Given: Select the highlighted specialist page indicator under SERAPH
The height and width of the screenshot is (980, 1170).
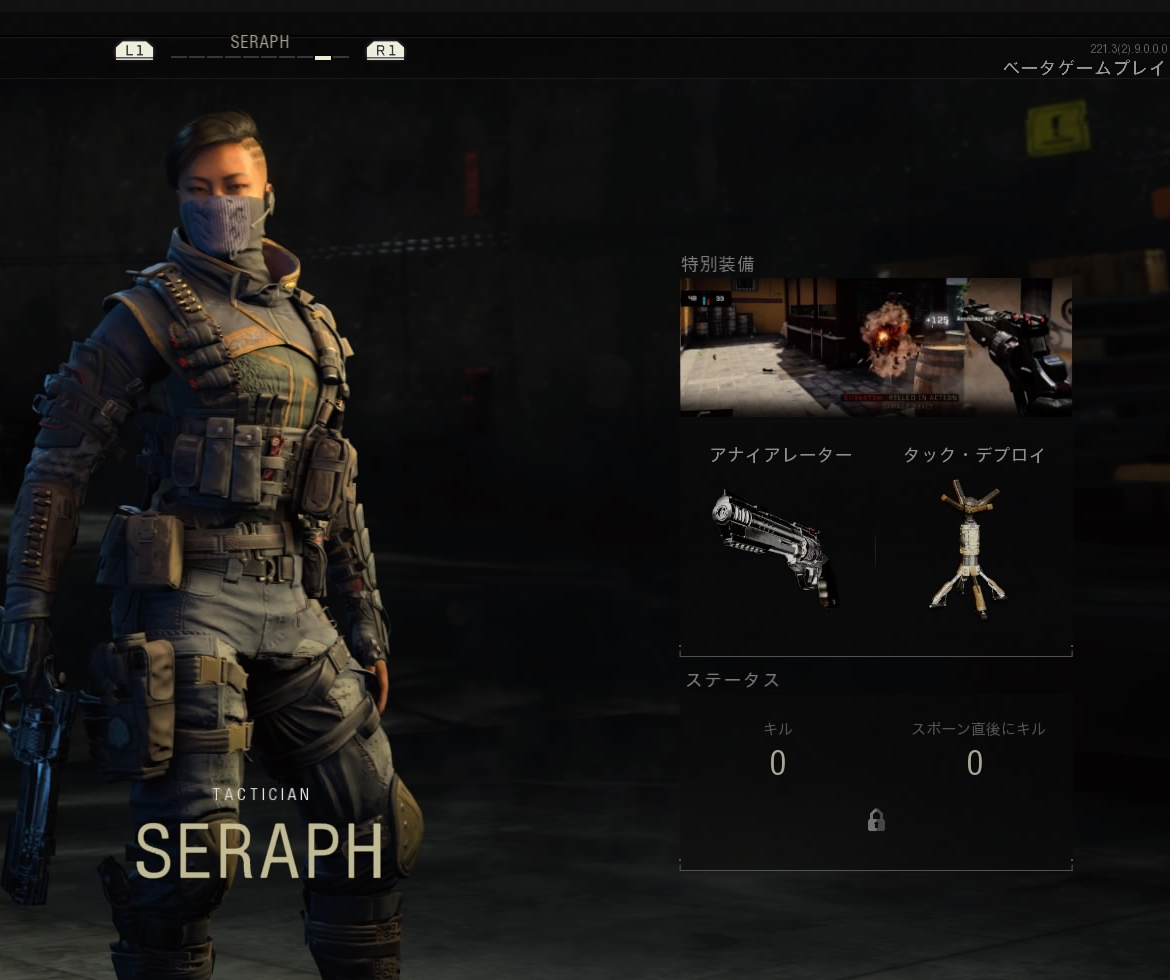Looking at the screenshot, I should coord(323,58).
